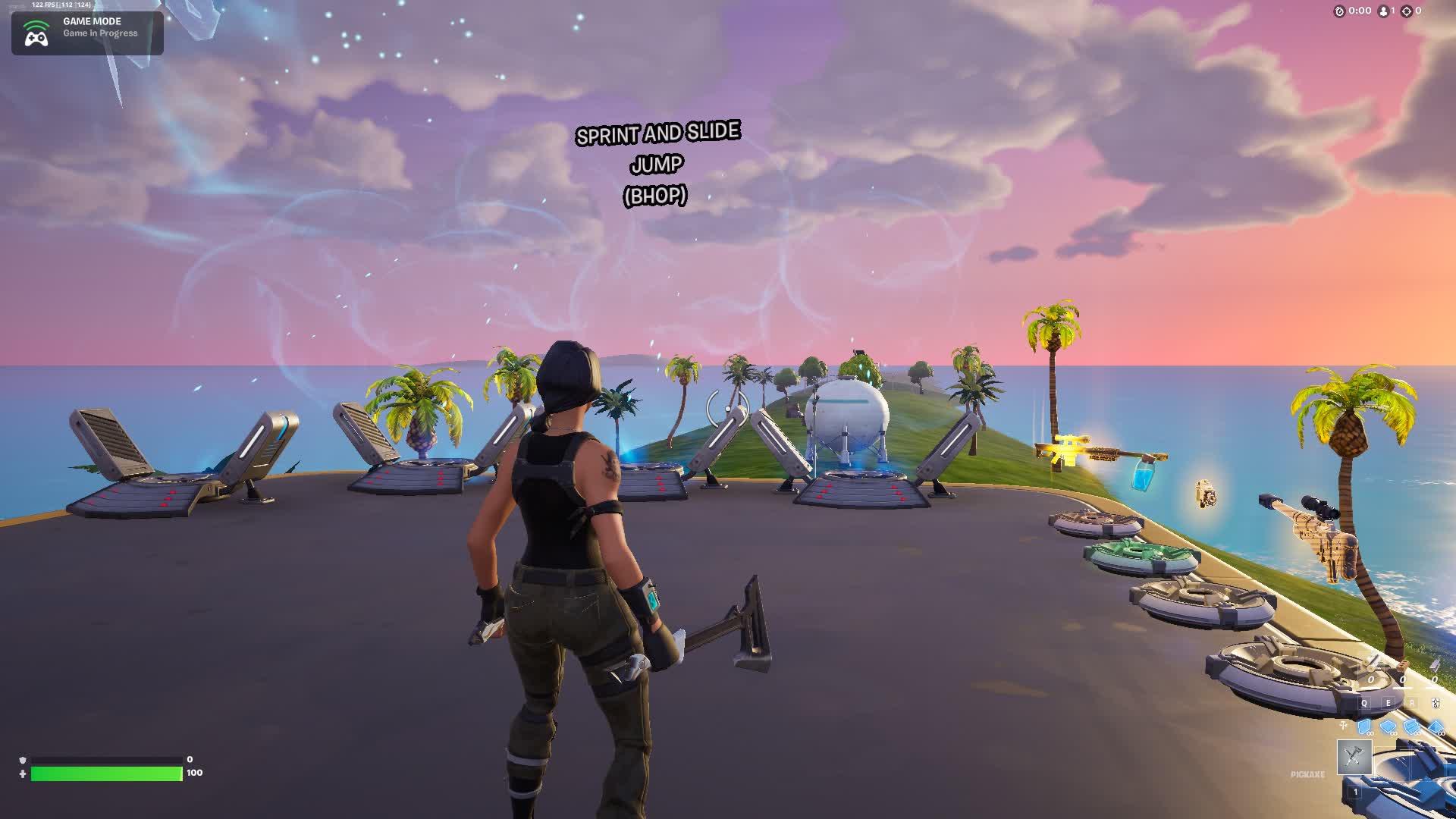This screenshot has width=1456, height=819.
Task: Toggle the R build slot
Action: point(1411,702)
